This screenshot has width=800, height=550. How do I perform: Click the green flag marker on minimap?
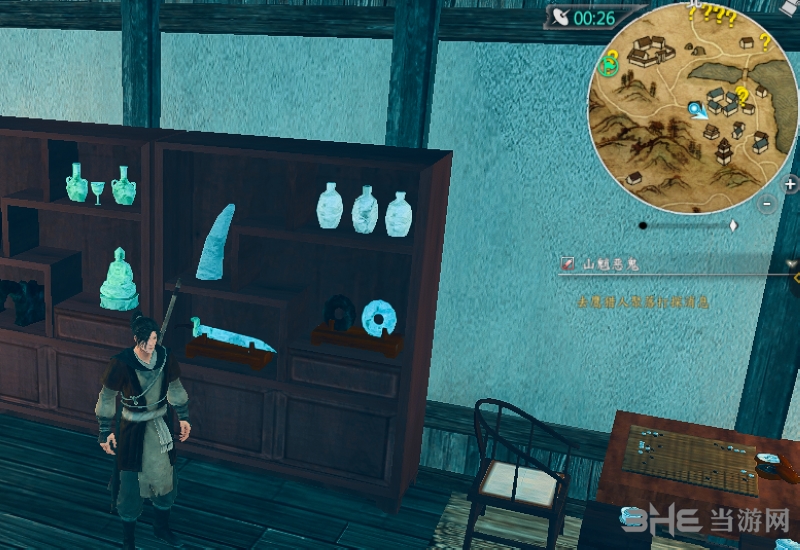606,66
